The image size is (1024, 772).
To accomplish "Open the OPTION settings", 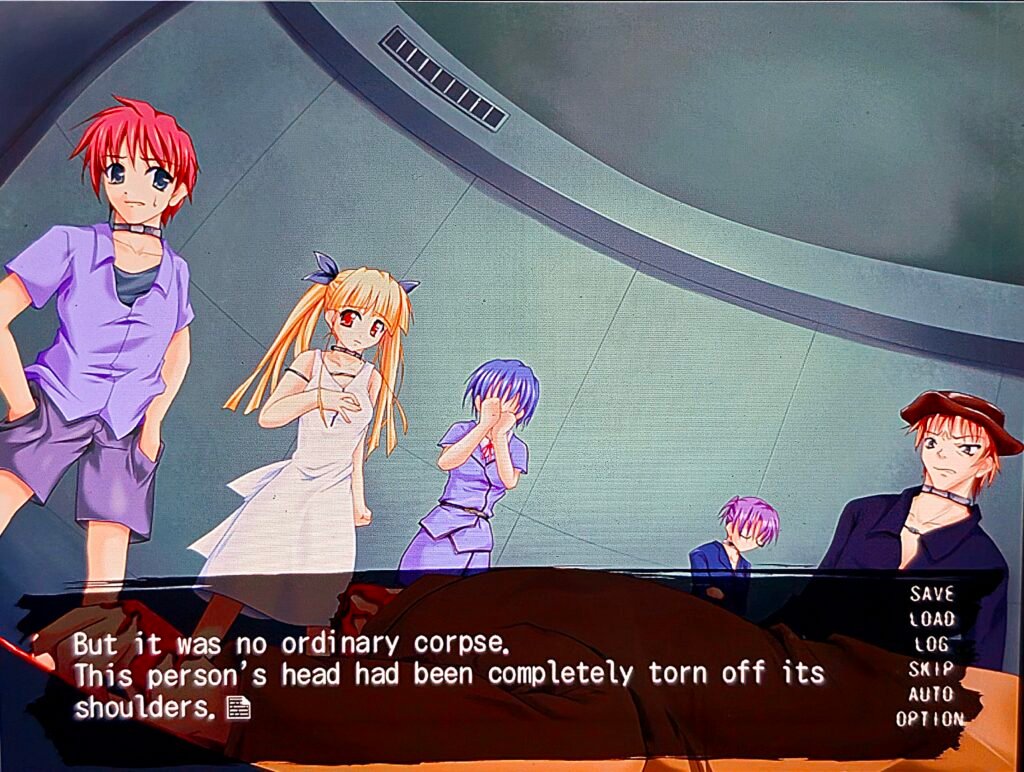I will coord(930,719).
